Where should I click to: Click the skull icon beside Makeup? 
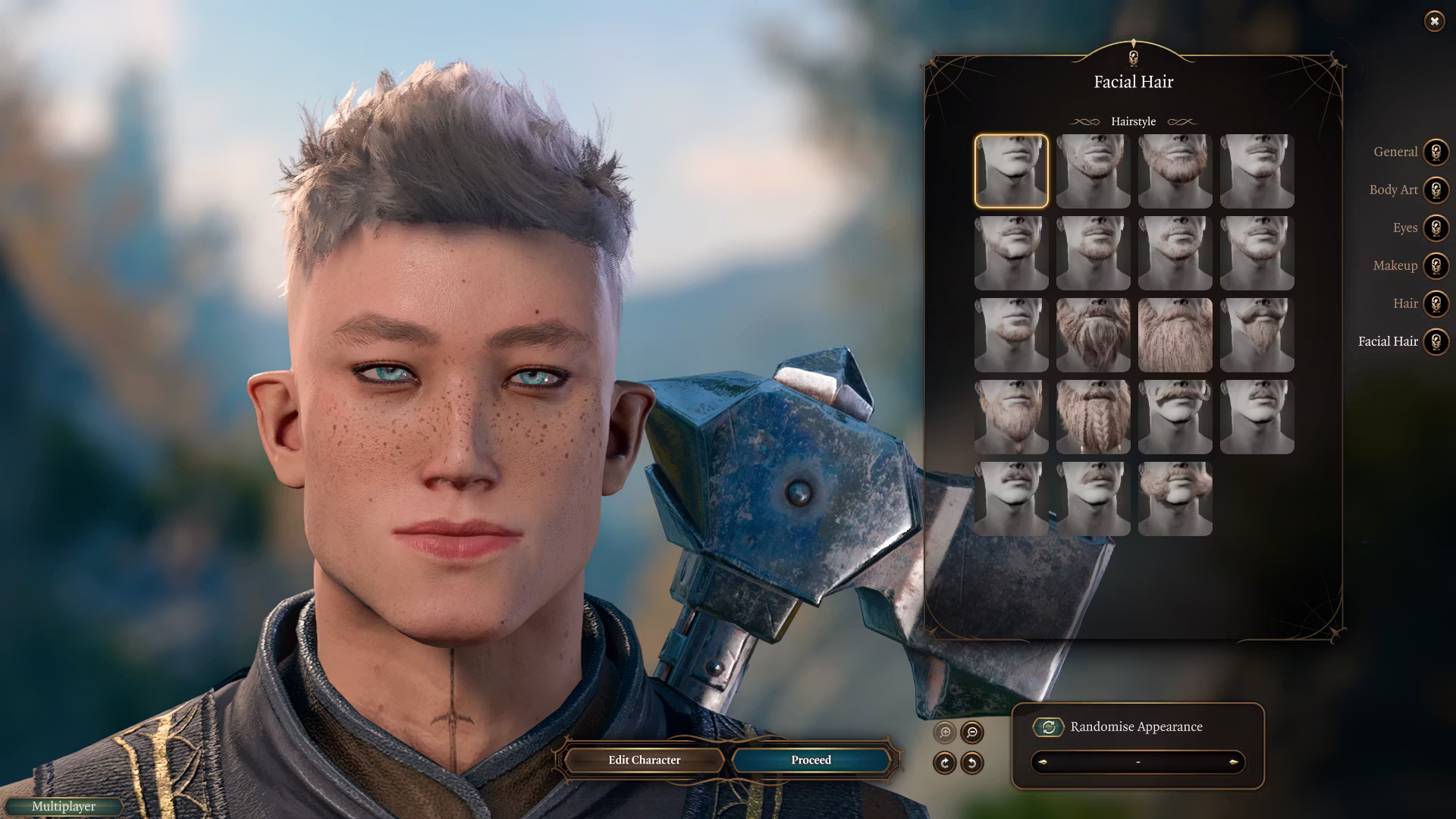tap(1435, 266)
